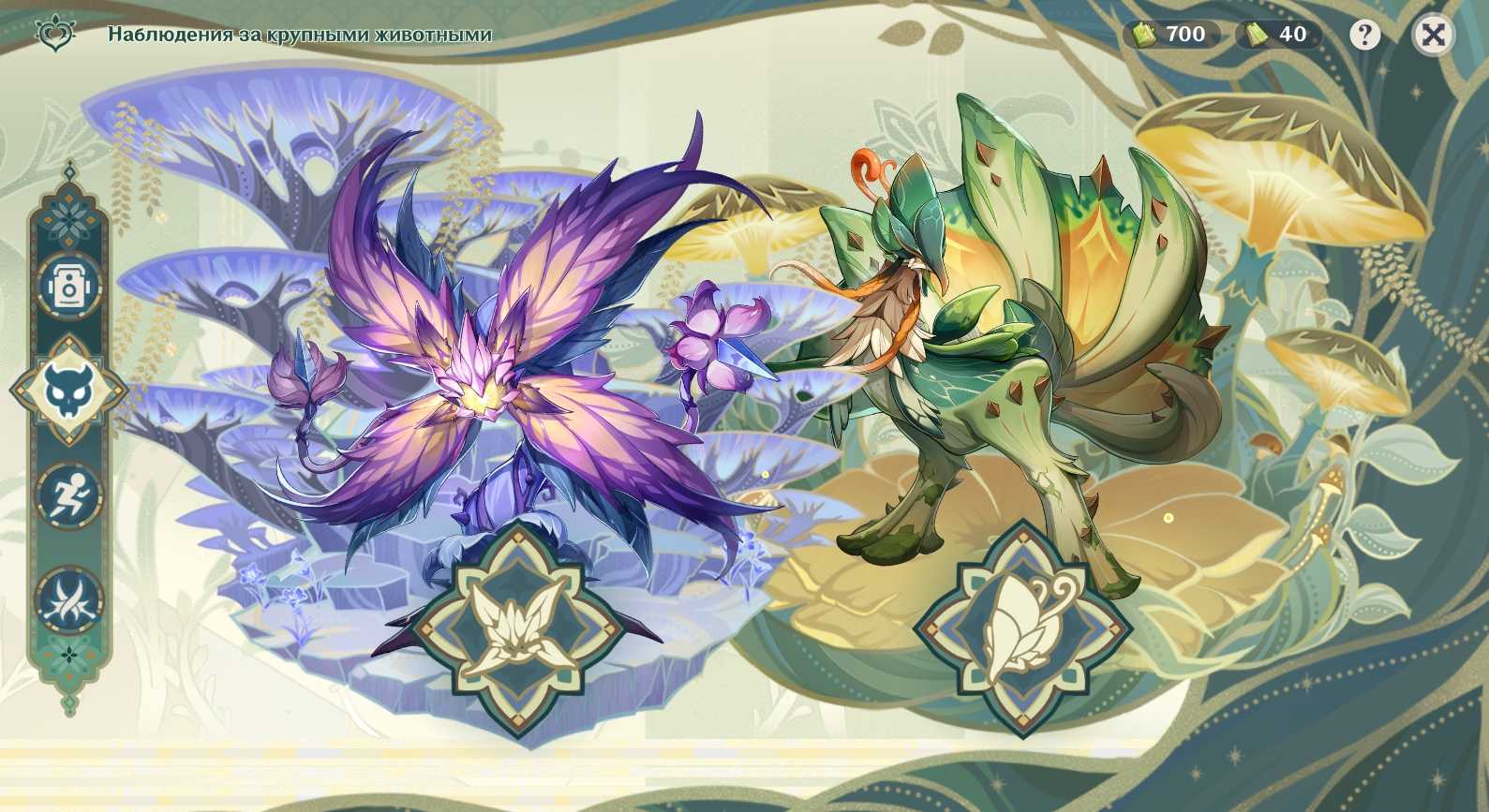Switch to the running figure tab
This screenshot has width=1489, height=812.
[68, 494]
